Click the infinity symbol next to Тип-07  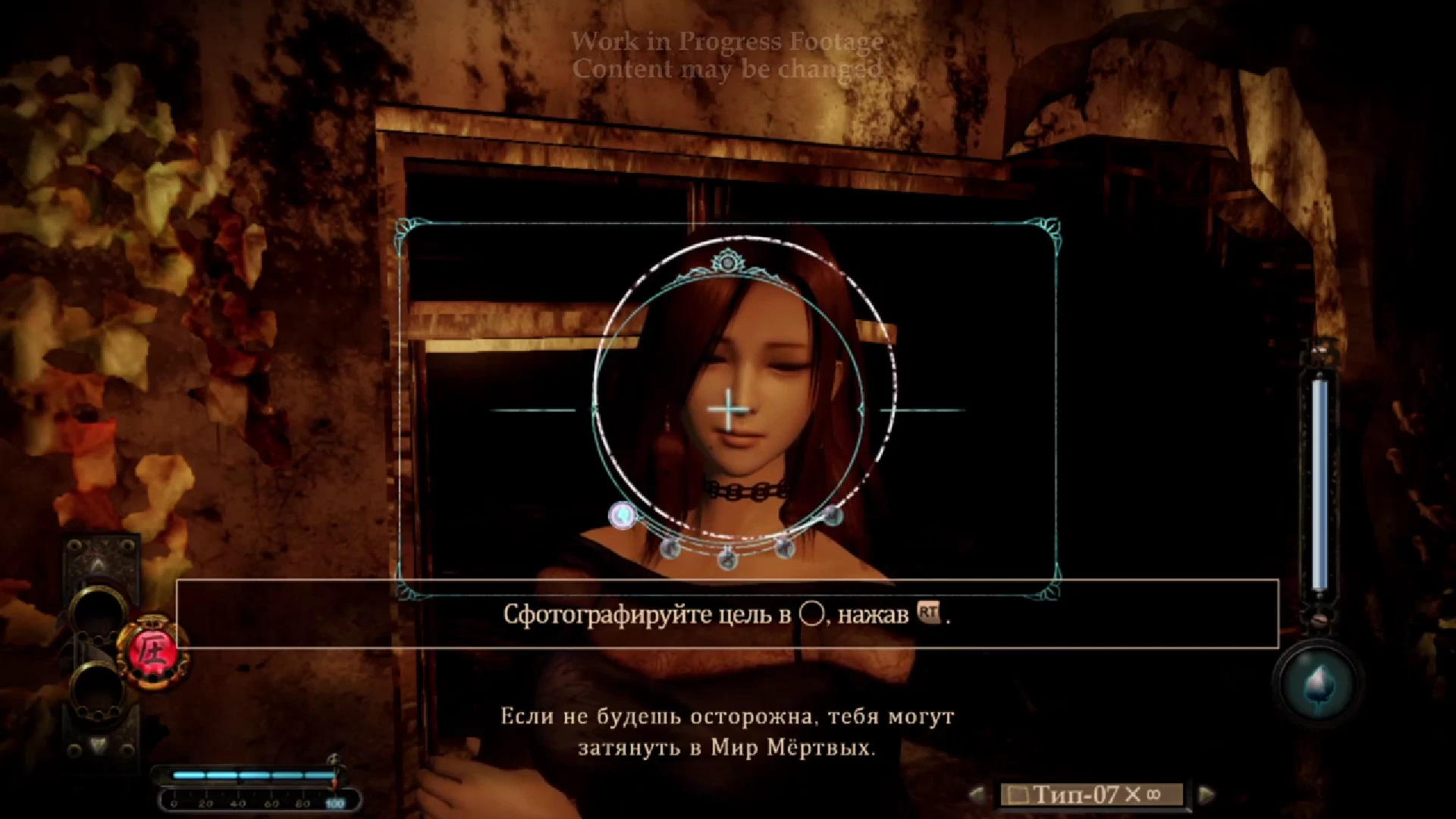click(1152, 794)
